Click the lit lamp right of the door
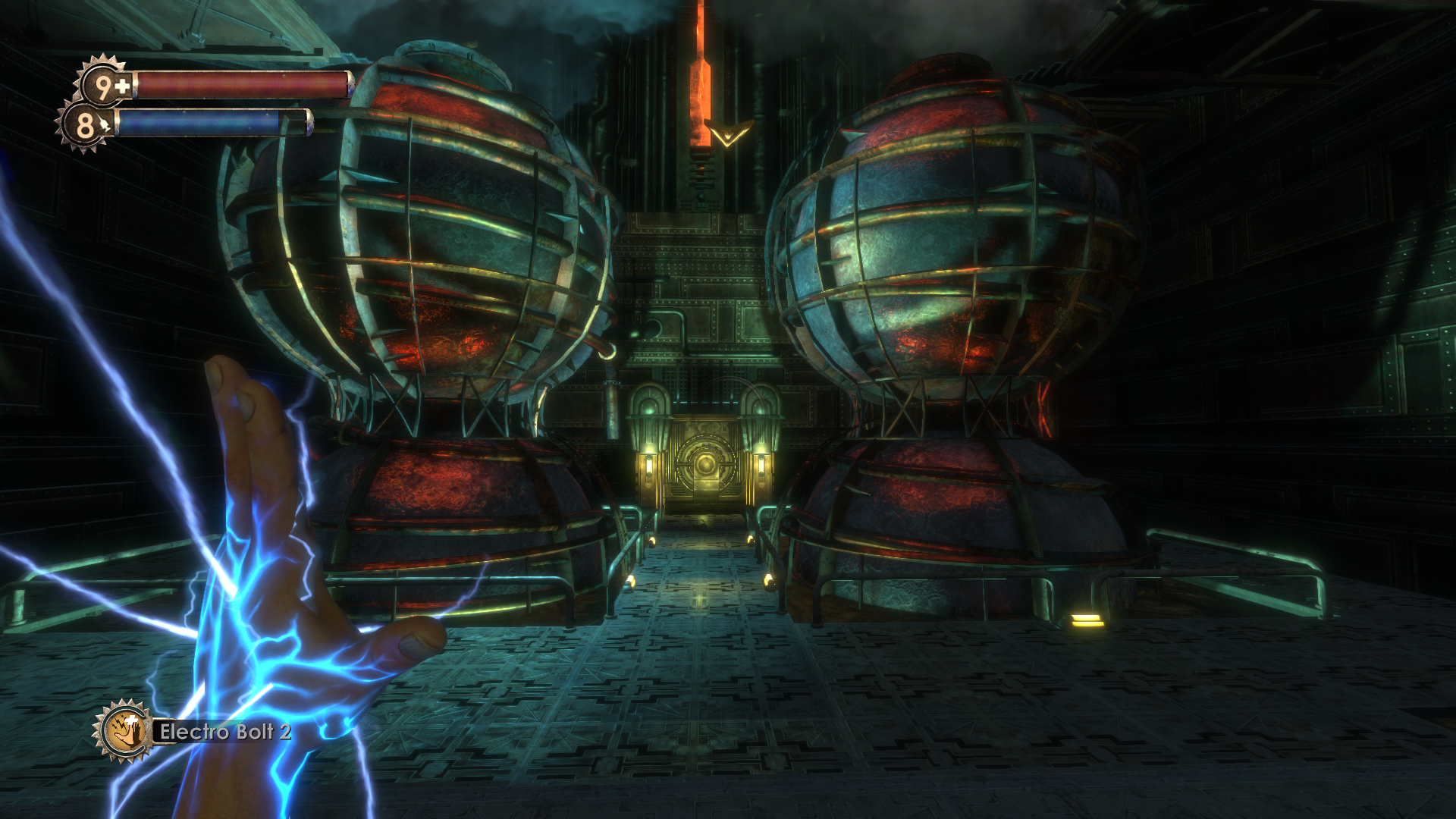 (x=762, y=464)
